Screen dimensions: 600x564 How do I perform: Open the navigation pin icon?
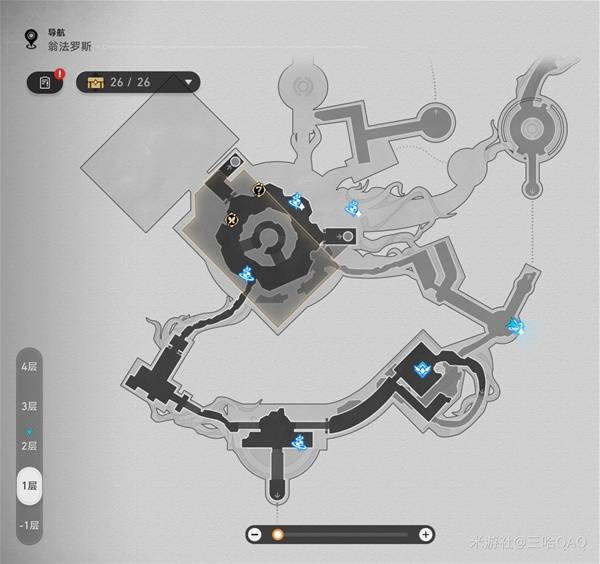[x=30, y=40]
